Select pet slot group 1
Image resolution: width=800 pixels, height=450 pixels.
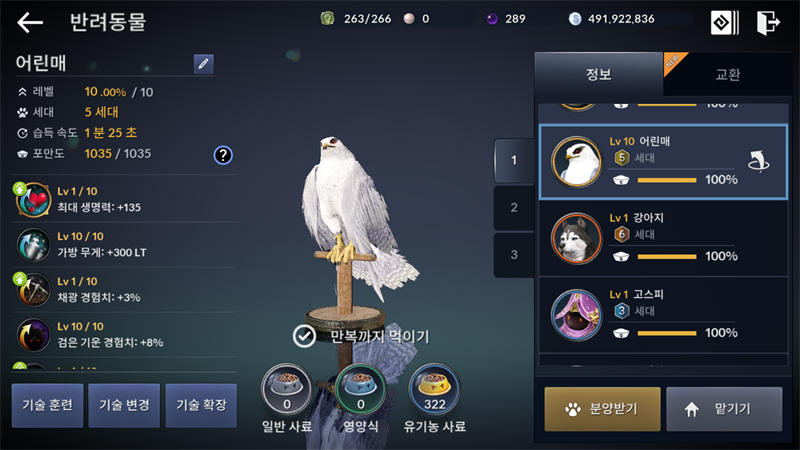pos(514,160)
